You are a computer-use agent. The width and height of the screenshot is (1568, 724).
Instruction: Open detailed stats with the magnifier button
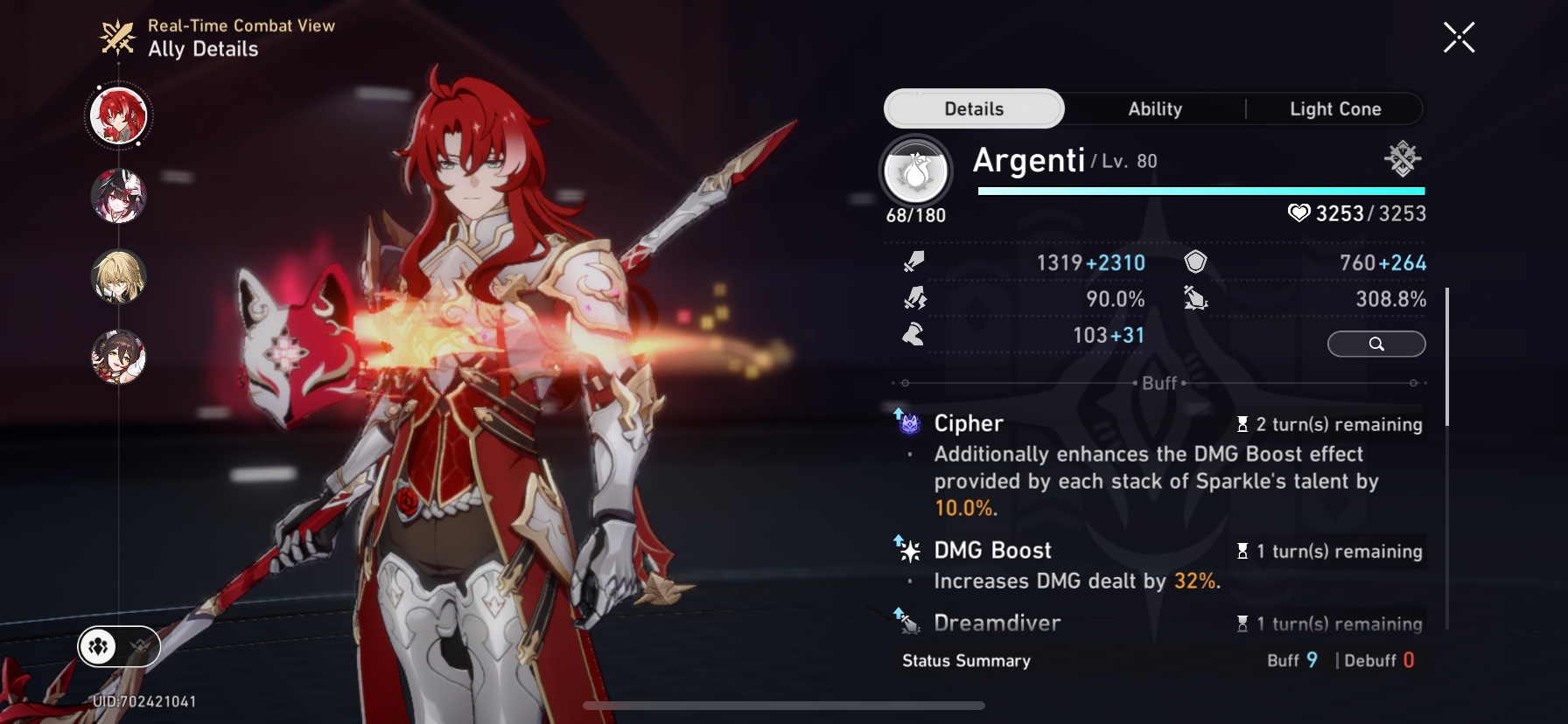tap(1376, 344)
